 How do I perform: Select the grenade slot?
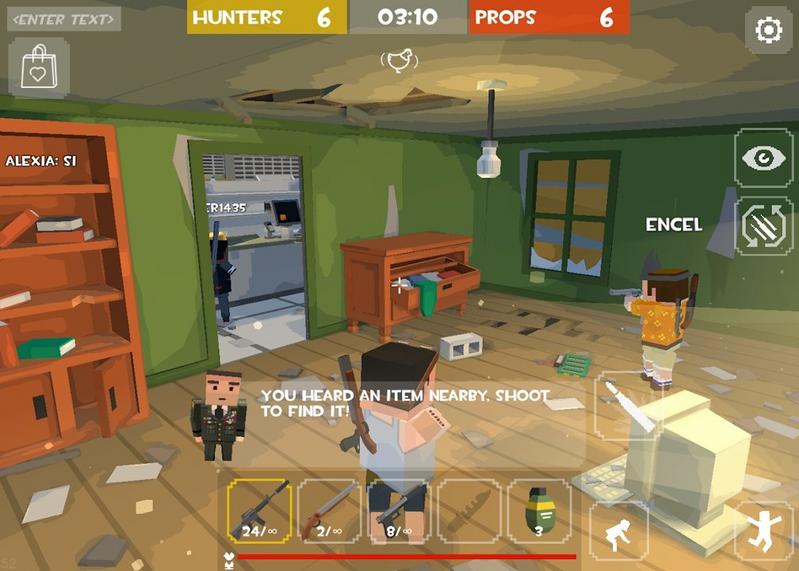pos(539,510)
